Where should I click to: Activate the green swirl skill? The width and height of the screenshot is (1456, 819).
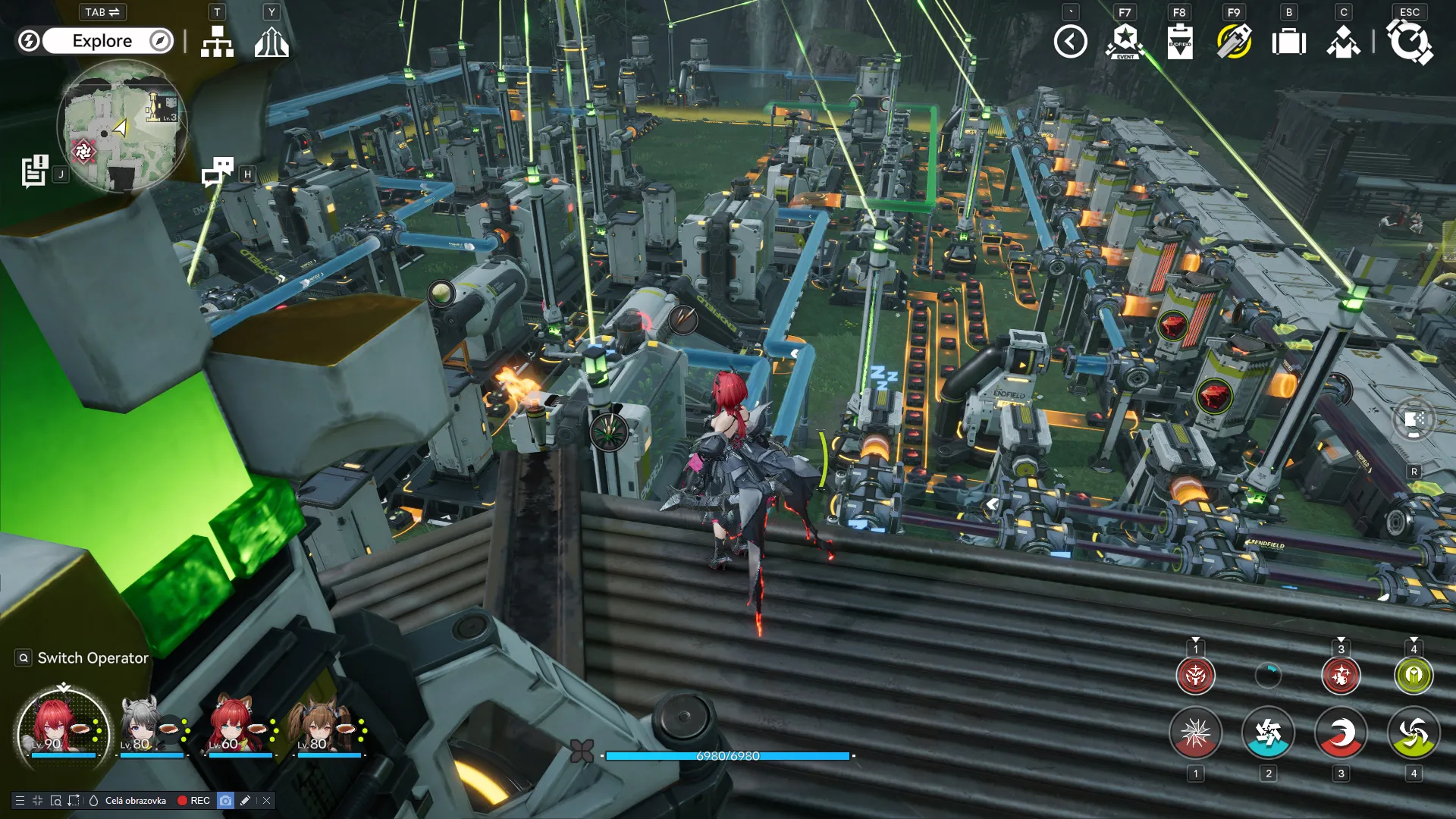pos(1414,733)
